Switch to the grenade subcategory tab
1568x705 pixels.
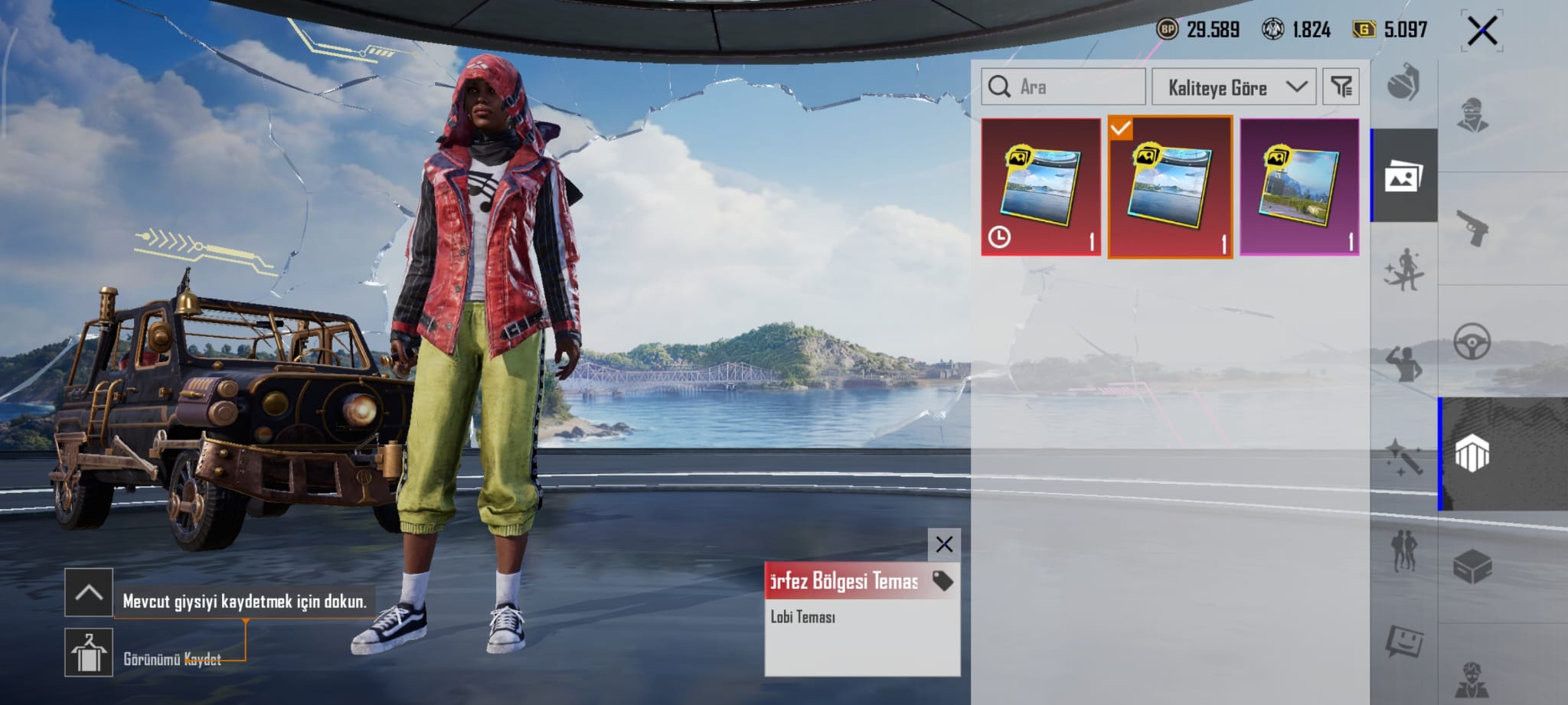(x=1403, y=83)
